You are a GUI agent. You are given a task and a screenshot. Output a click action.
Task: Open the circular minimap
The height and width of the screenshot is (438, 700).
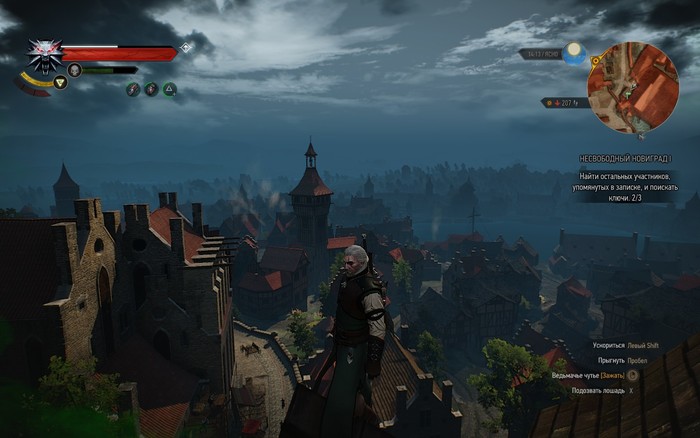[x=633, y=87]
